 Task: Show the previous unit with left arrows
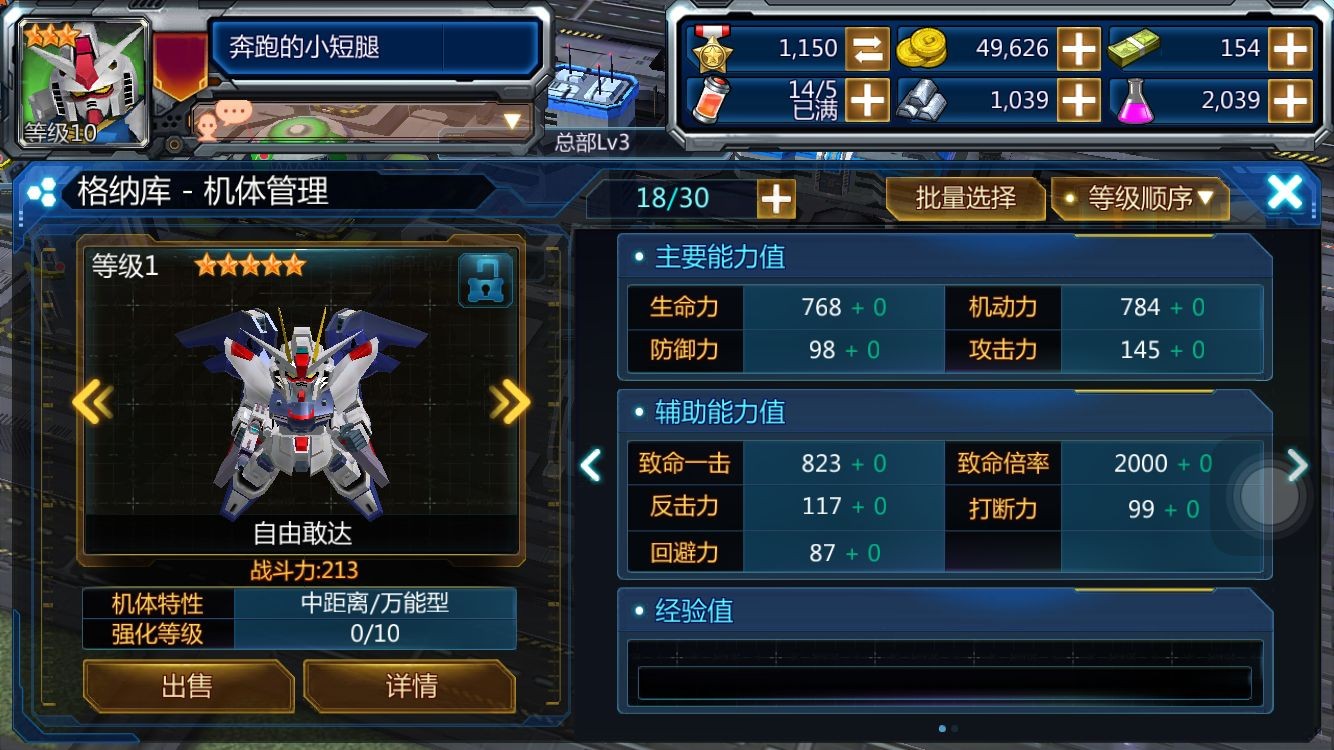pos(92,402)
